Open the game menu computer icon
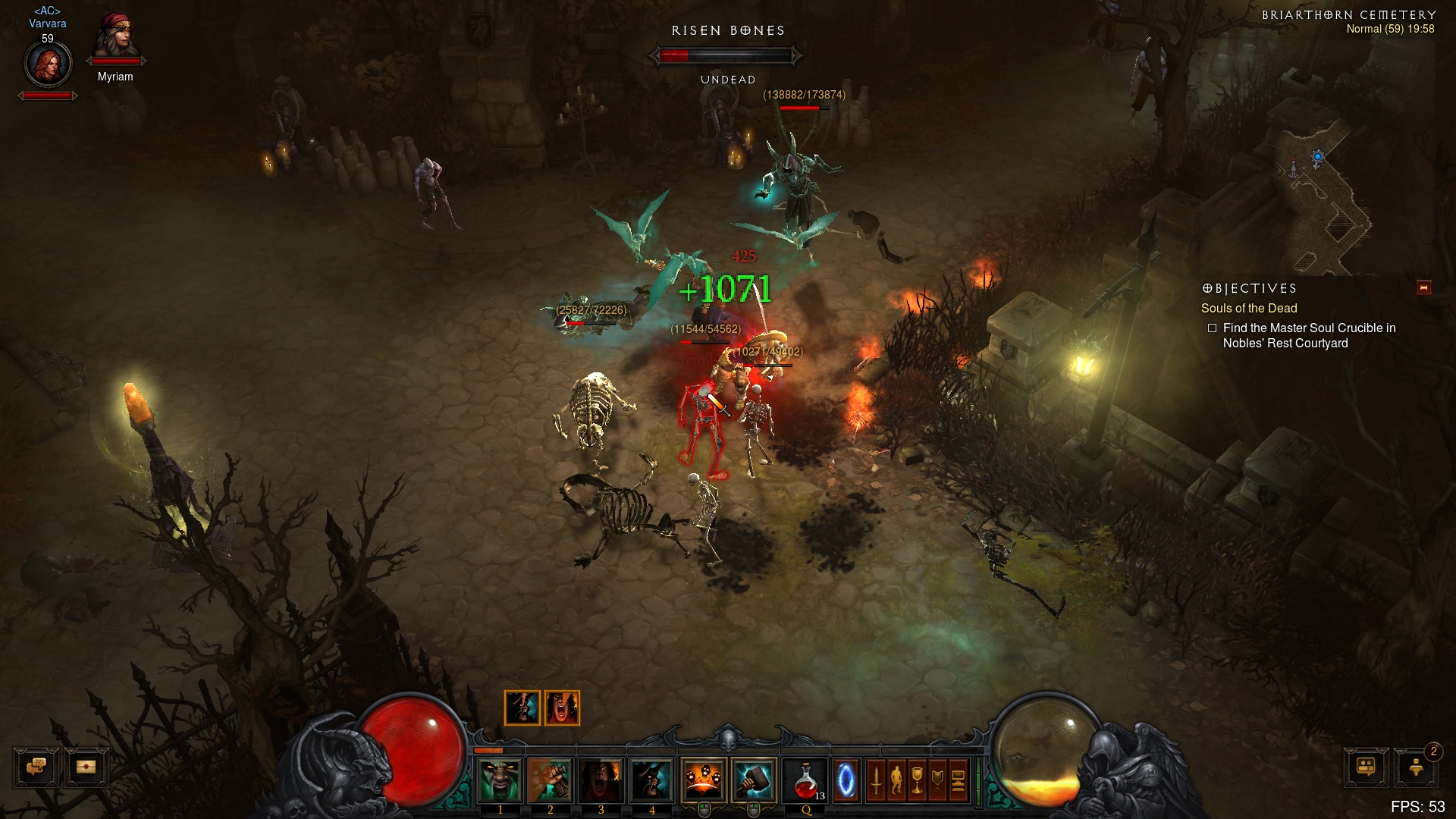The image size is (1456, 819). pos(958,780)
